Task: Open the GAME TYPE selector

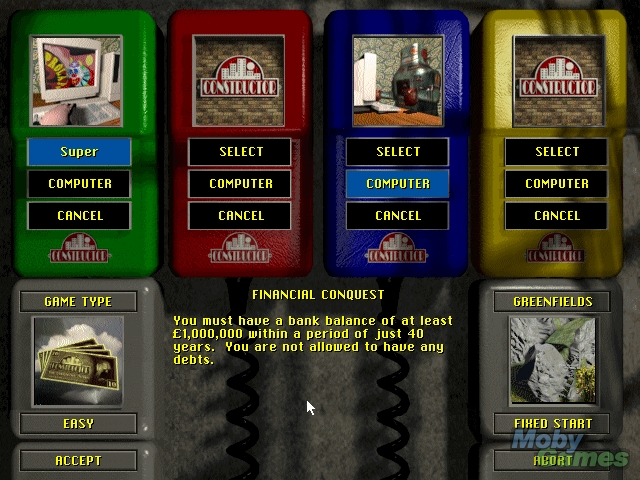Action: [x=78, y=301]
